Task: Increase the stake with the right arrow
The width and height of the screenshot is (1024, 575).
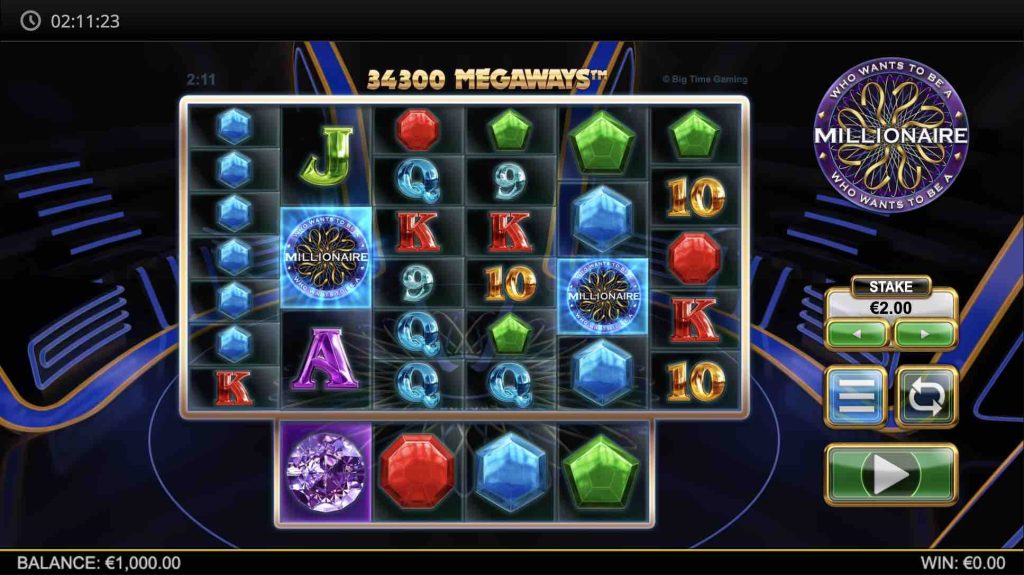Action: [925, 333]
